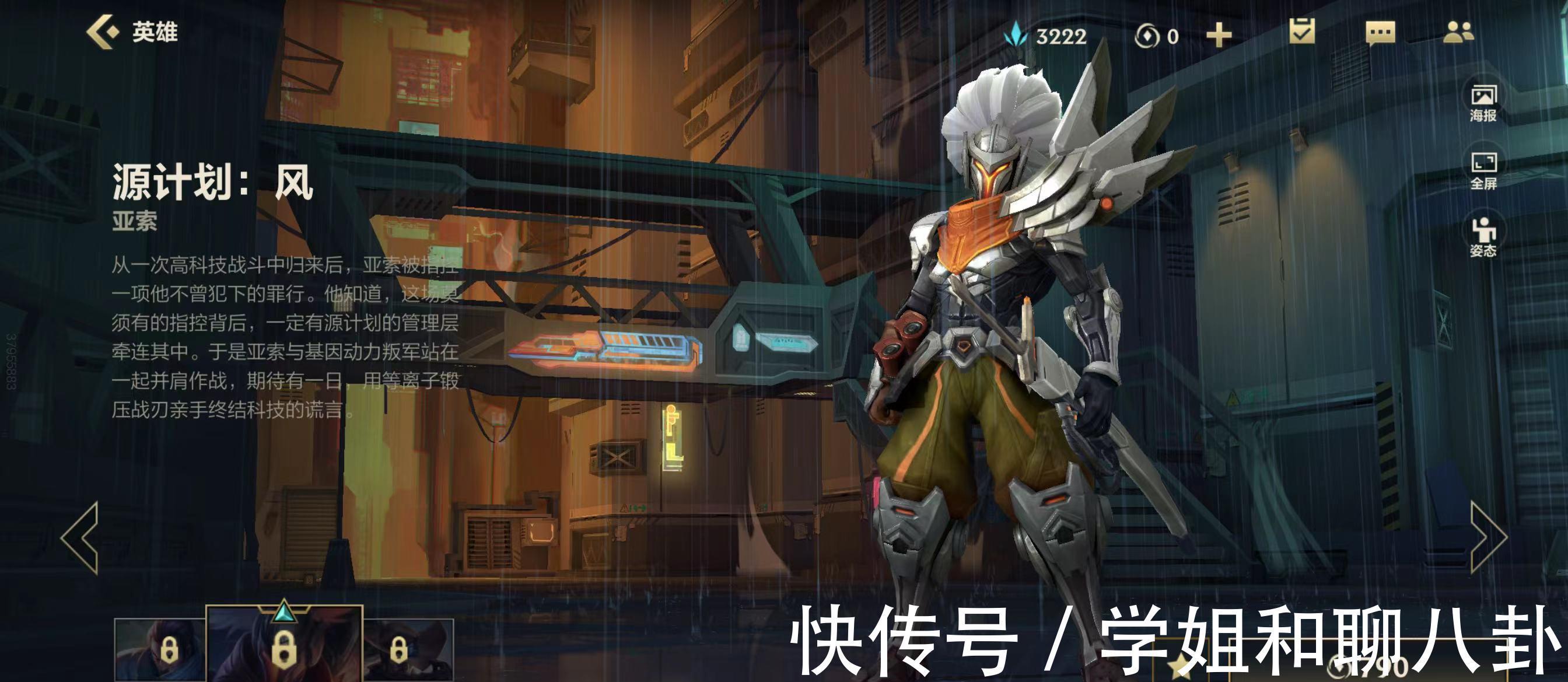Show the previous skin with left arrow
The width and height of the screenshot is (1568, 682).
(81, 538)
